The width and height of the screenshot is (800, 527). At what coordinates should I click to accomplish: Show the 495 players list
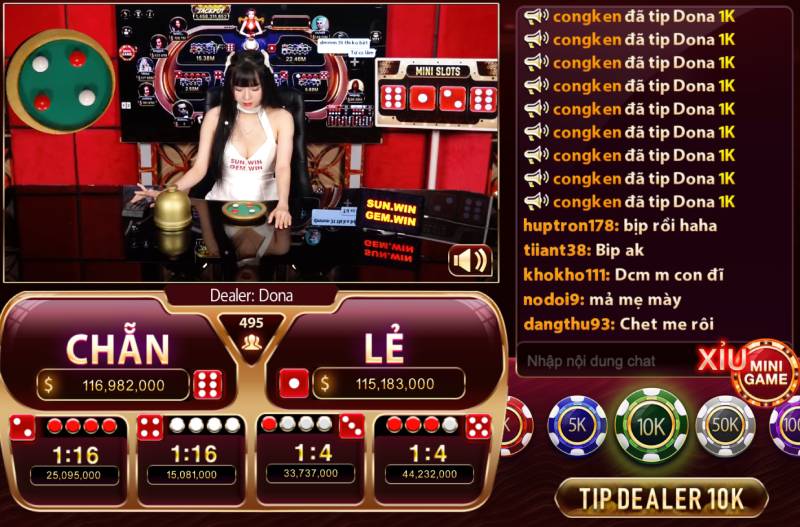click(251, 335)
